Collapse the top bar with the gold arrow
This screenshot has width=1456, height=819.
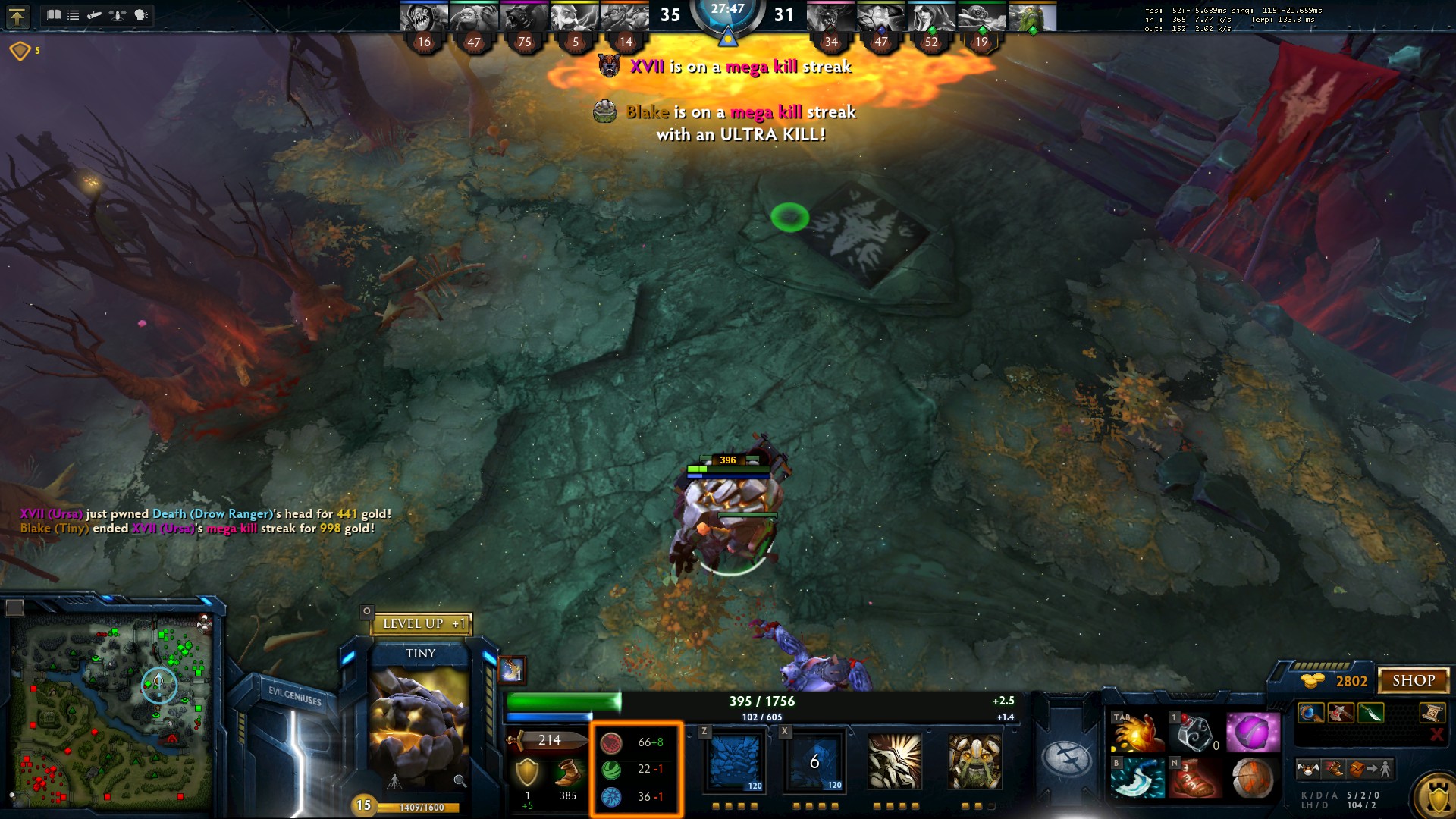[x=18, y=15]
